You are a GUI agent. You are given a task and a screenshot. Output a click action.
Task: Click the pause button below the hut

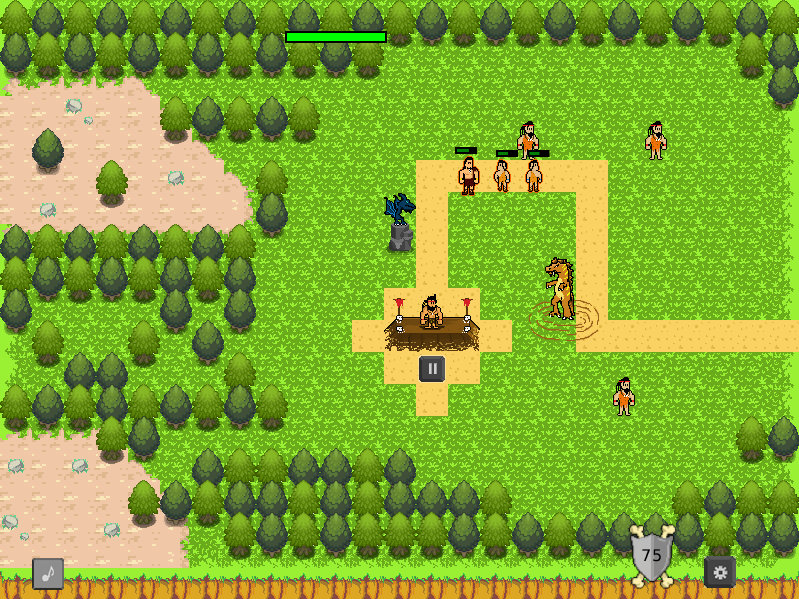pyautogui.click(x=432, y=368)
